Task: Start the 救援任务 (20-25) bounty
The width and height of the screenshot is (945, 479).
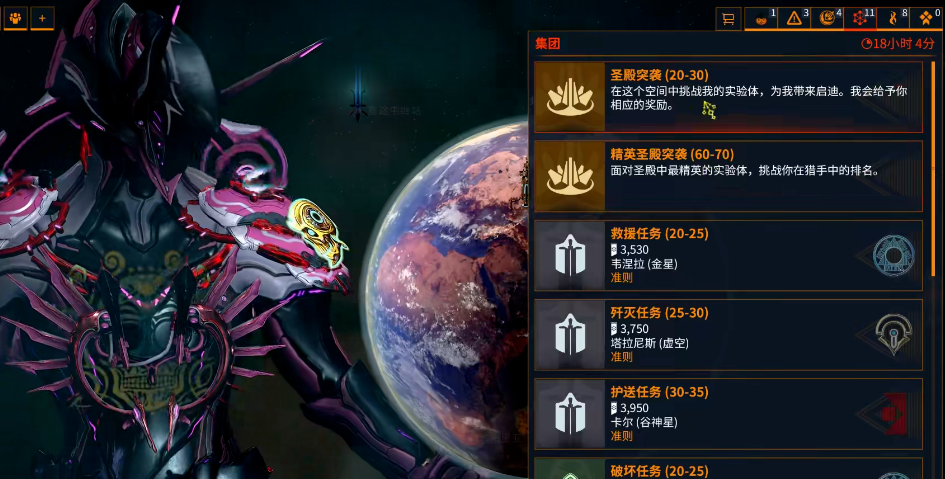Action: 728,255
